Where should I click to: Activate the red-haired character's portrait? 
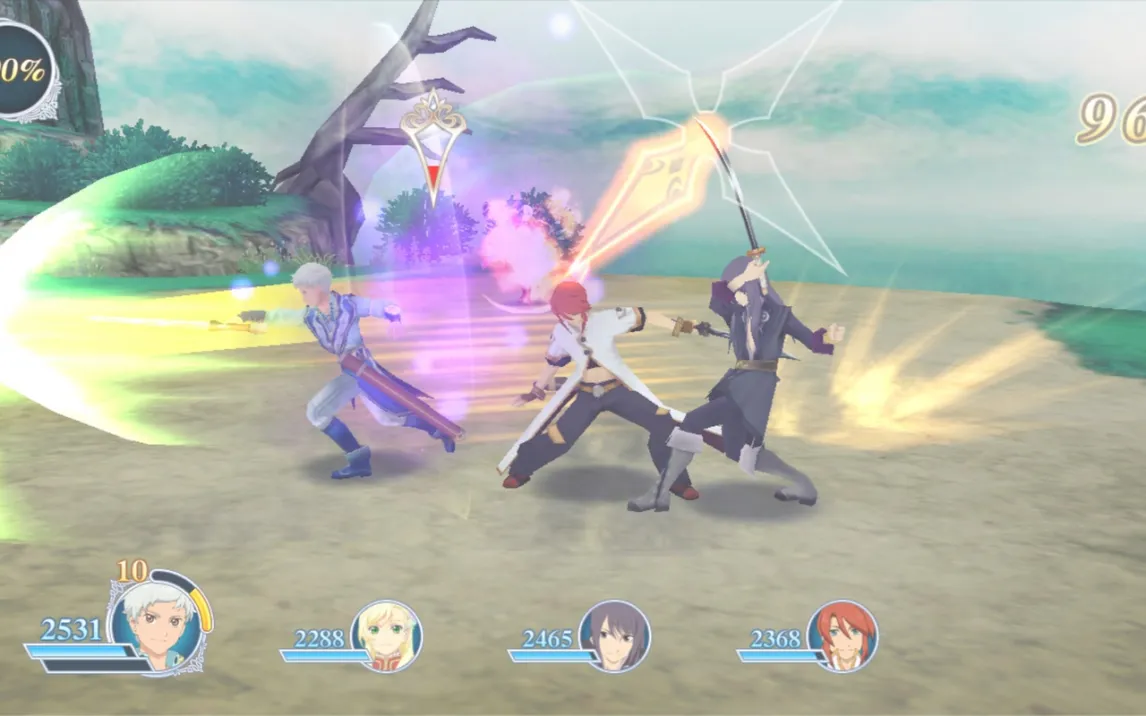842,635
